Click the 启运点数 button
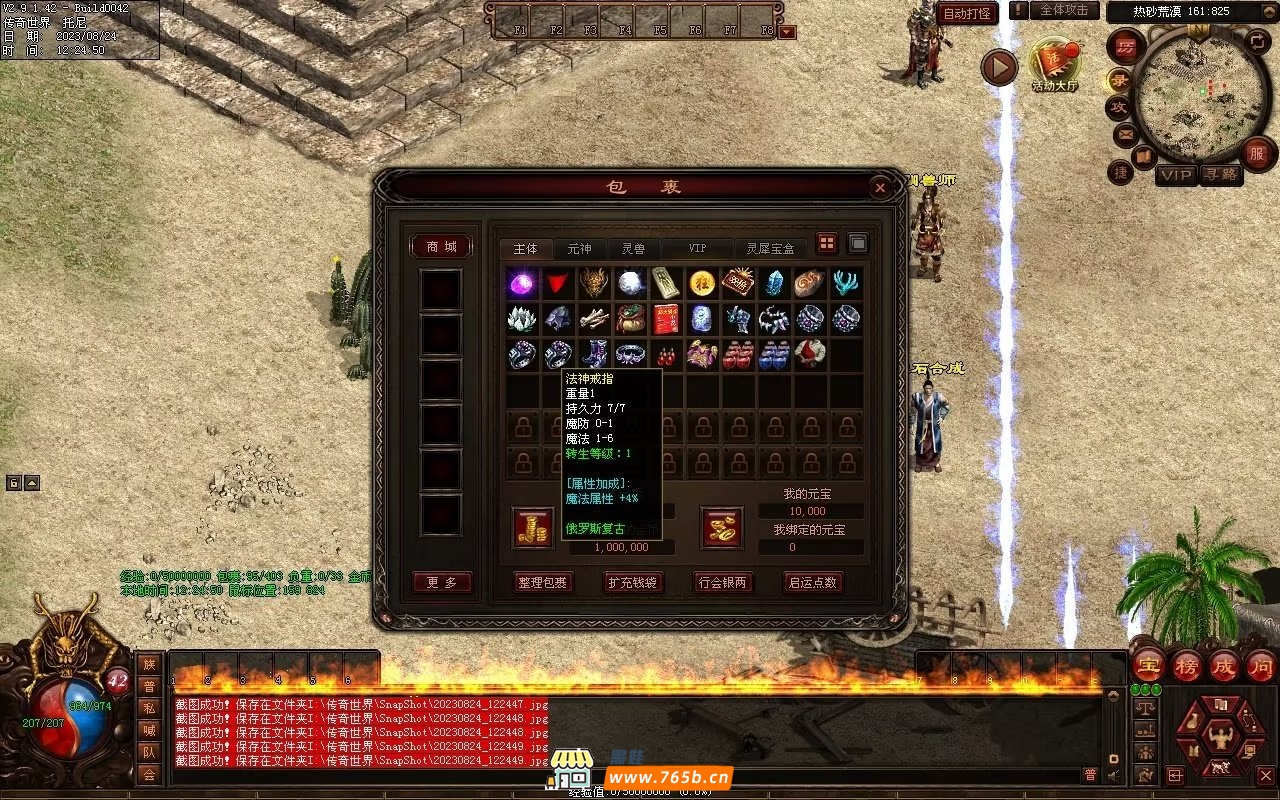Screen dimensions: 1280x800 (812, 582)
